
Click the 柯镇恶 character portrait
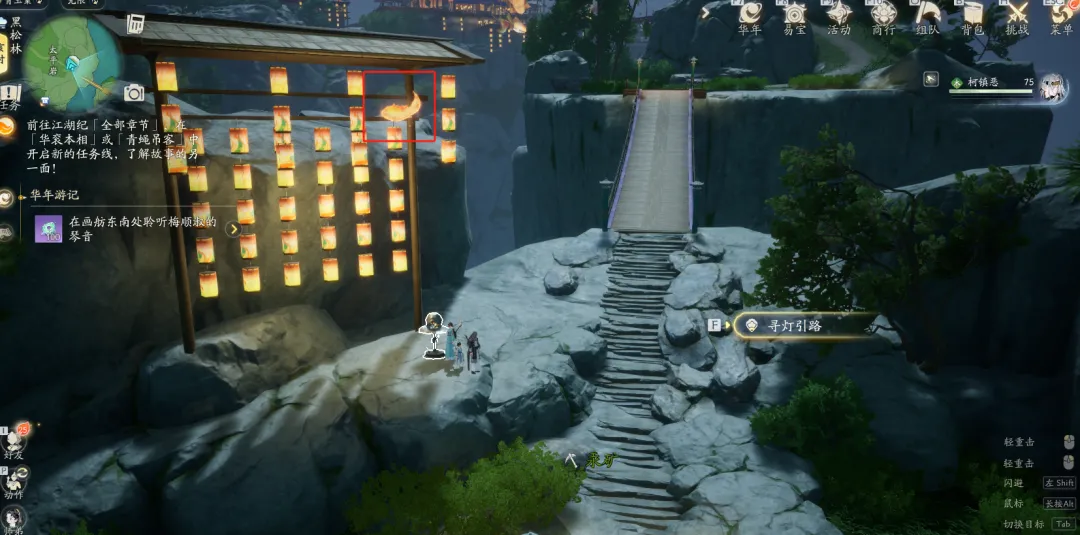pos(1052,88)
